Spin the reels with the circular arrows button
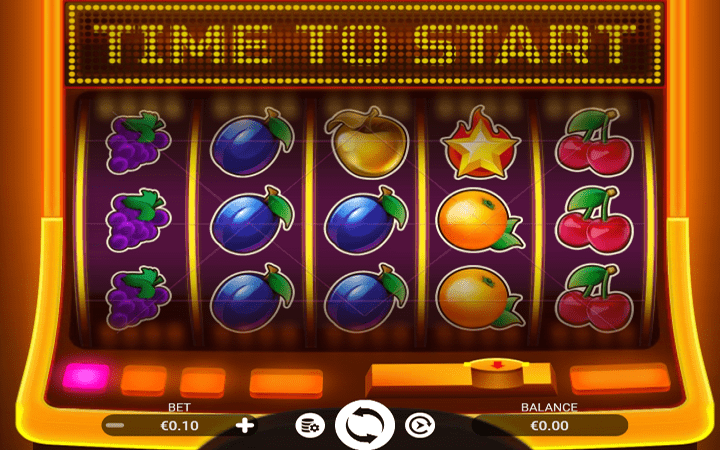This screenshot has width=720, height=450. (366, 425)
